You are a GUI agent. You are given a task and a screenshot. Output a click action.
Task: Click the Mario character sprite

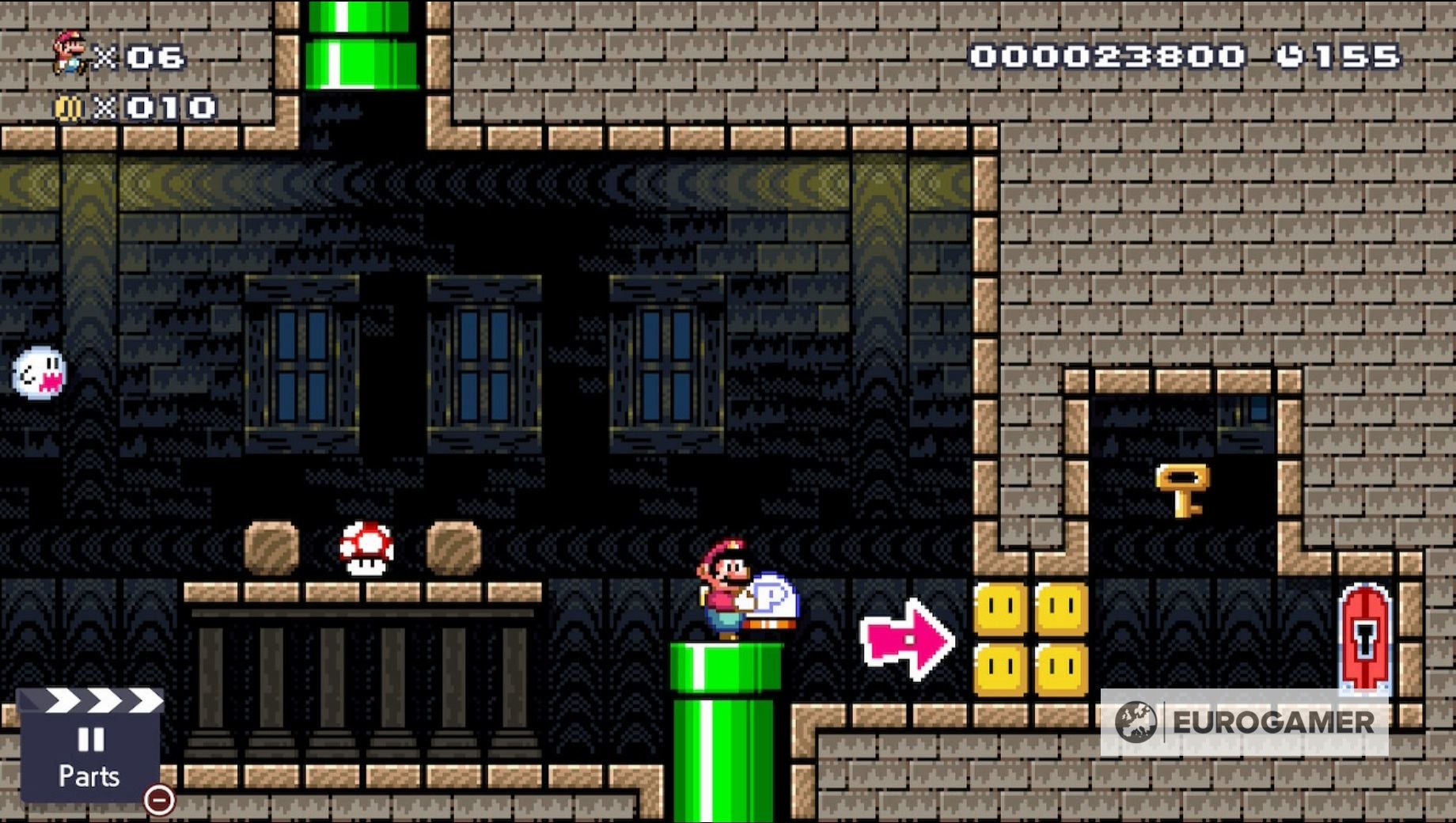click(x=724, y=590)
